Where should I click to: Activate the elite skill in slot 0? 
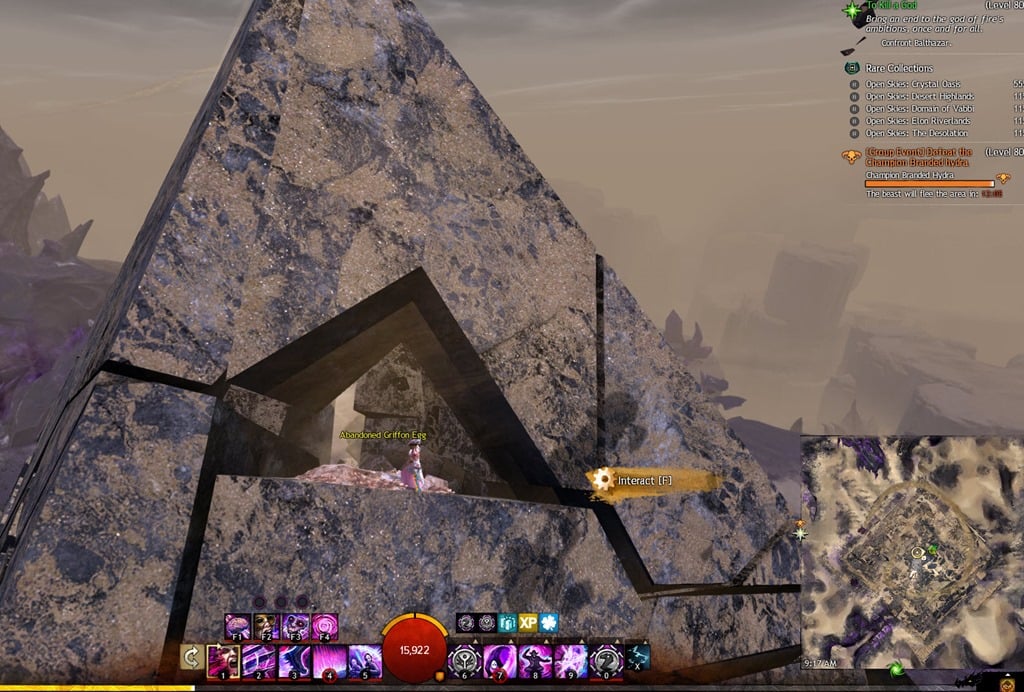(x=607, y=661)
